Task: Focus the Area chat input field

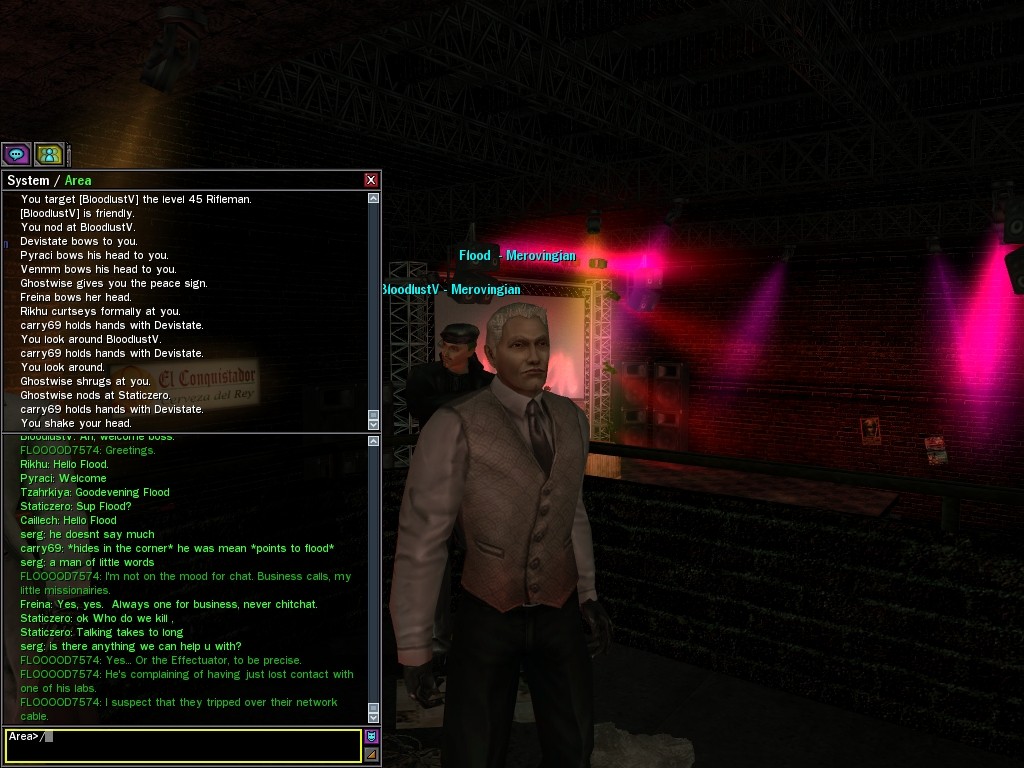Action: [x=183, y=745]
